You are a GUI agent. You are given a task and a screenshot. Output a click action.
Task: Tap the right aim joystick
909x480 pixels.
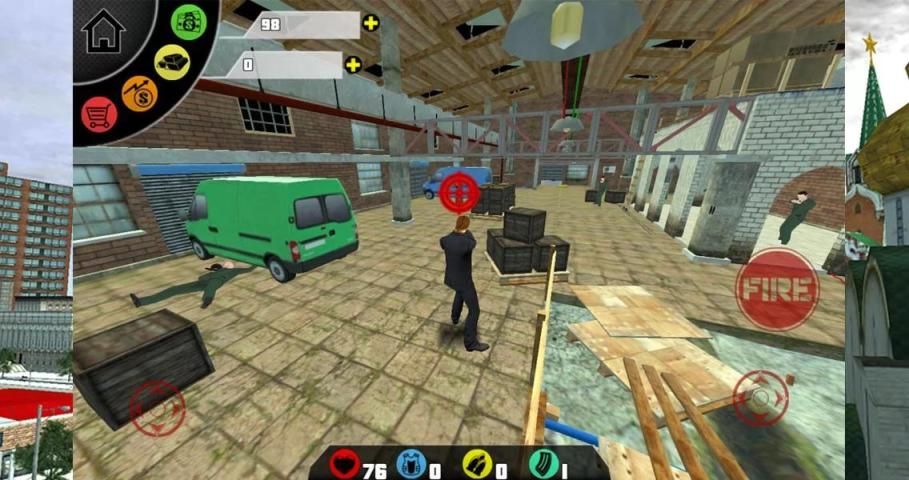(761, 398)
